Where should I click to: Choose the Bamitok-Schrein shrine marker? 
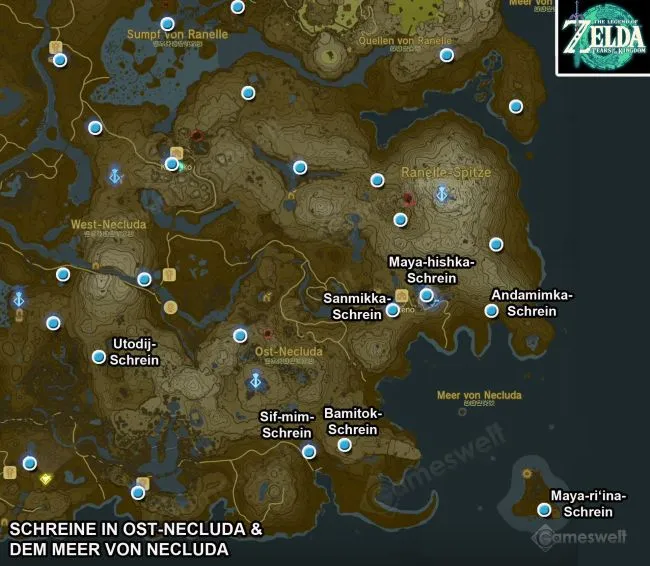pyautogui.click(x=345, y=445)
